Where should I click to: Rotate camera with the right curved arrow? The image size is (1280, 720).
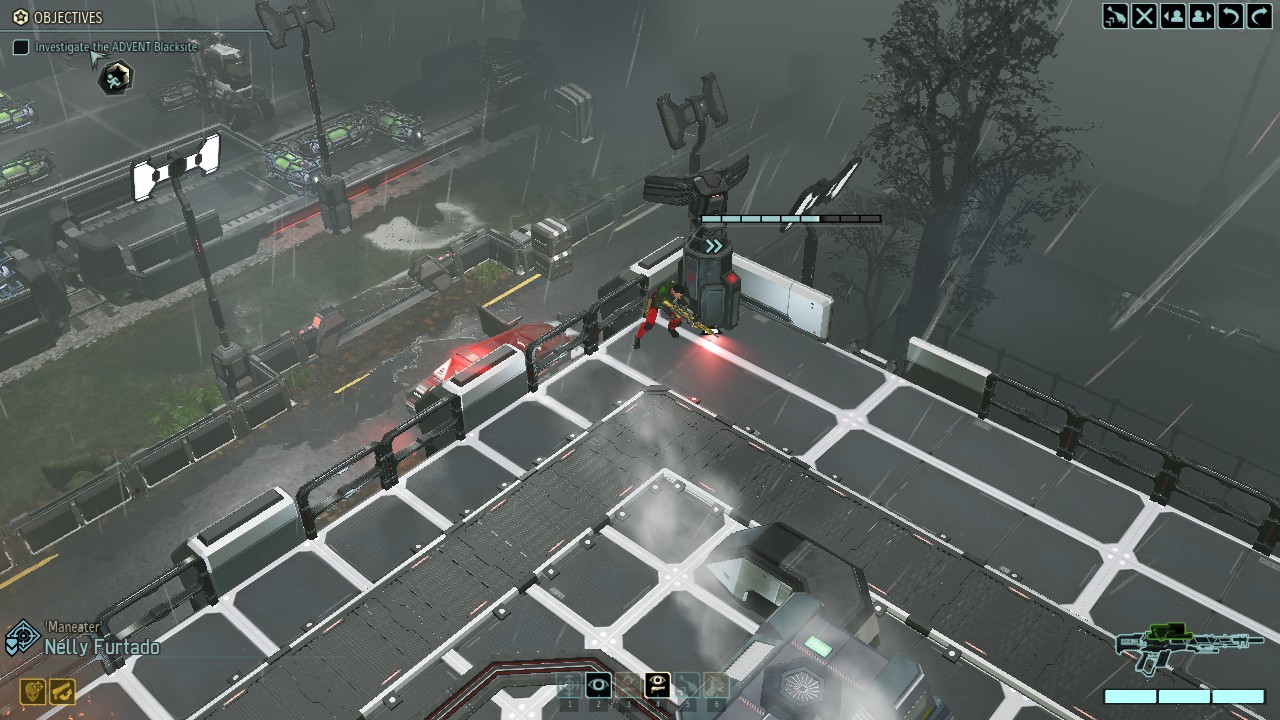1259,16
